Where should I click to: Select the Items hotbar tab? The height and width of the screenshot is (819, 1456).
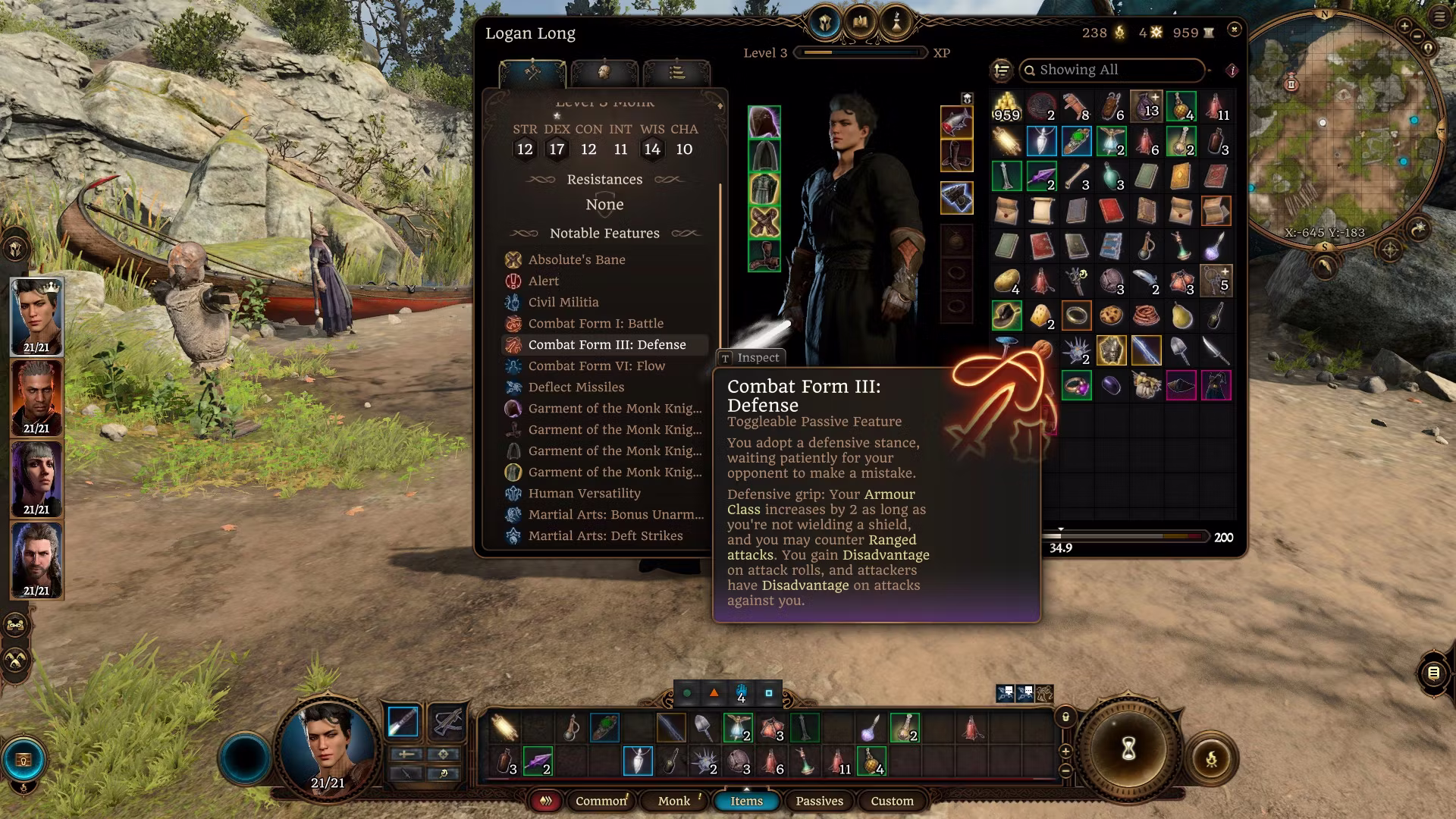pos(746,801)
